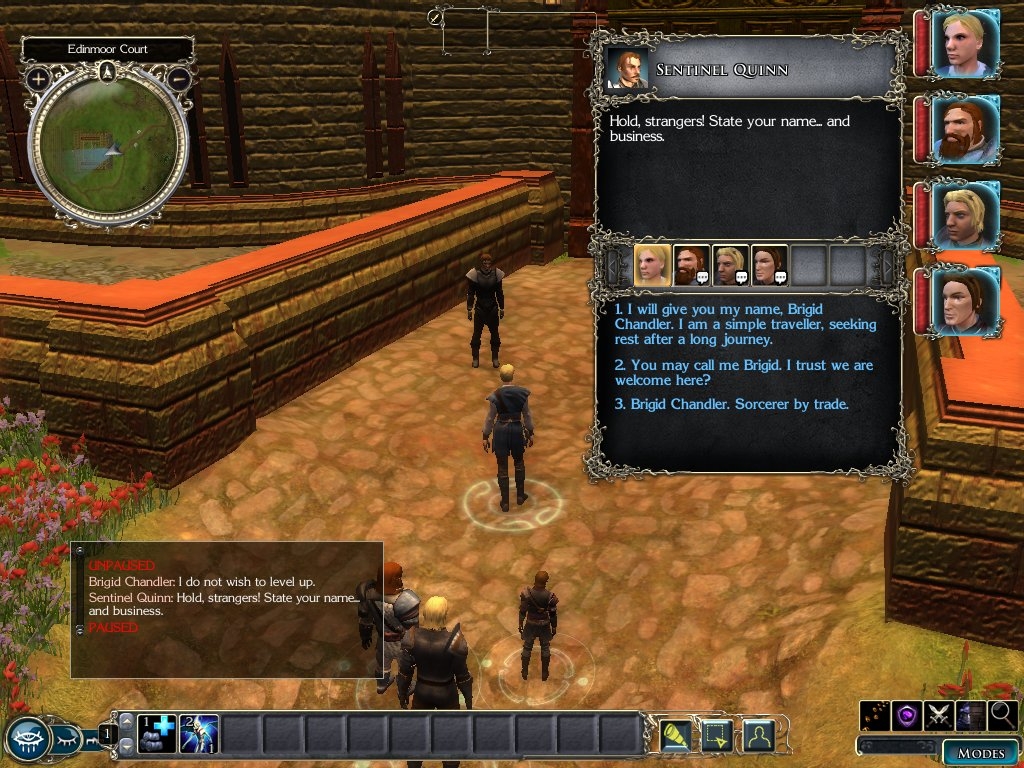This screenshot has width=1024, height=768.
Task: Click the circular minimap
Action: (x=108, y=147)
